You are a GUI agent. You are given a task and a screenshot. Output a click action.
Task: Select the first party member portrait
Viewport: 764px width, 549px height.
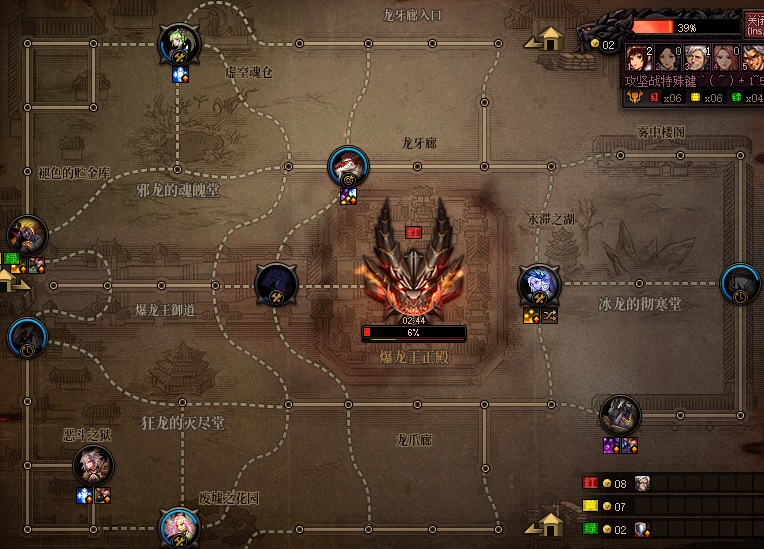point(639,58)
